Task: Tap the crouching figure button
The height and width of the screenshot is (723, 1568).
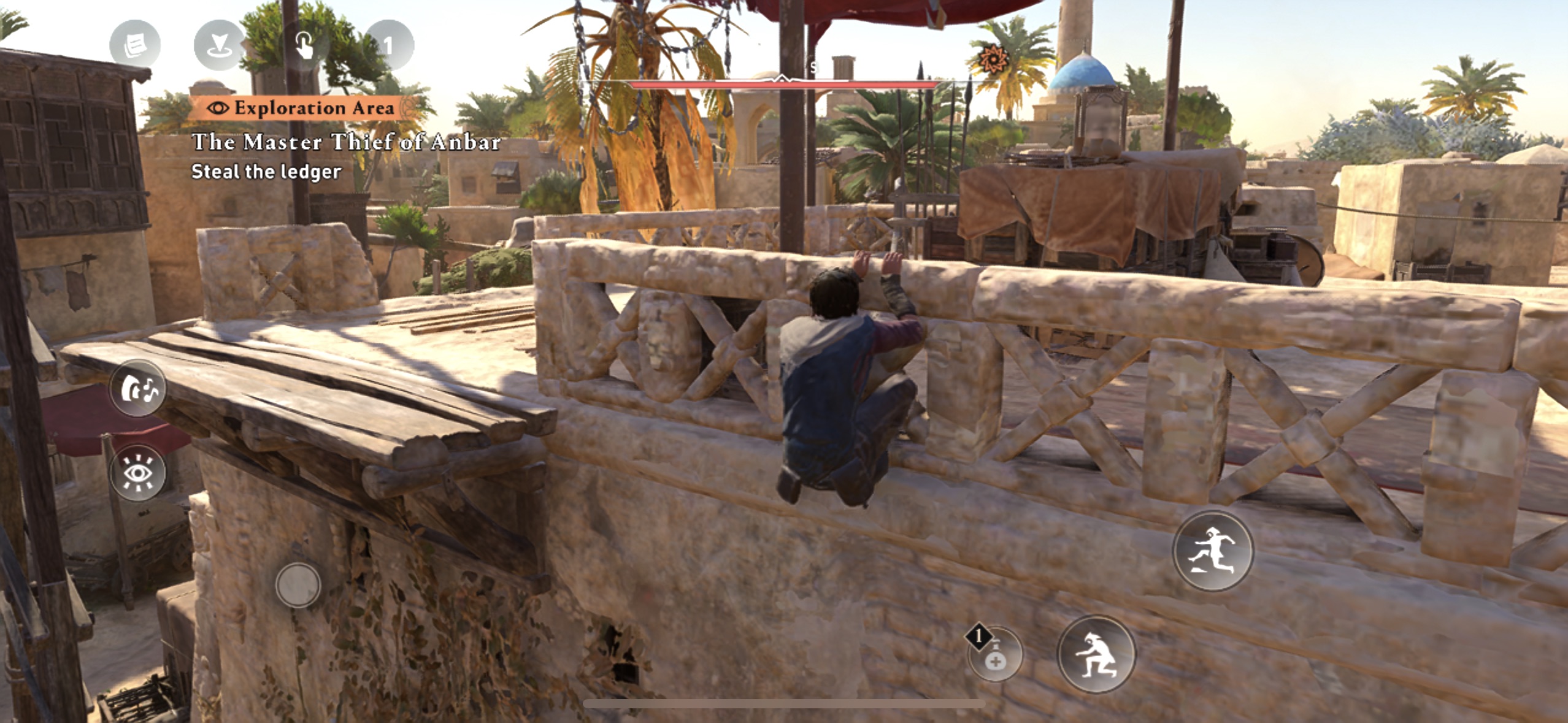Action: tap(1096, 654)
